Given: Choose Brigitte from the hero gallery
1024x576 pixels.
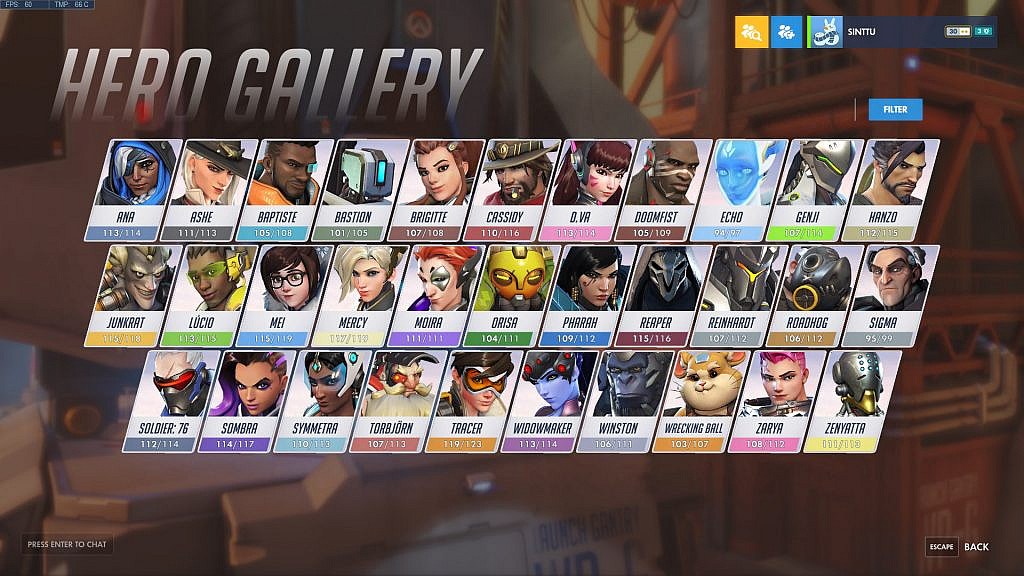Looking at the screenshot, I should (441, 186).
